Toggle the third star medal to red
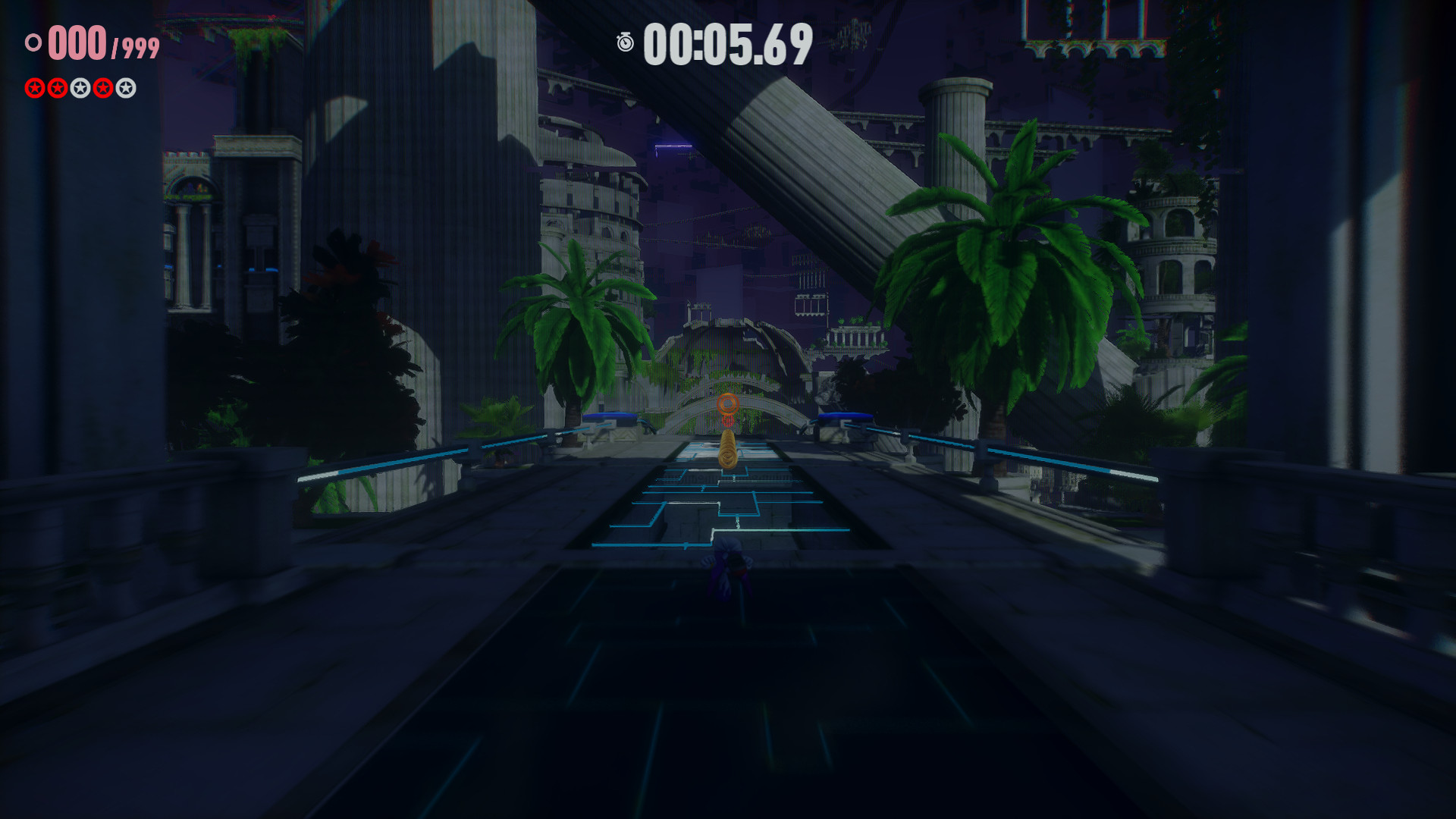Image resolution: width=1456 pixels, height=819 pixels. [80, 88]
